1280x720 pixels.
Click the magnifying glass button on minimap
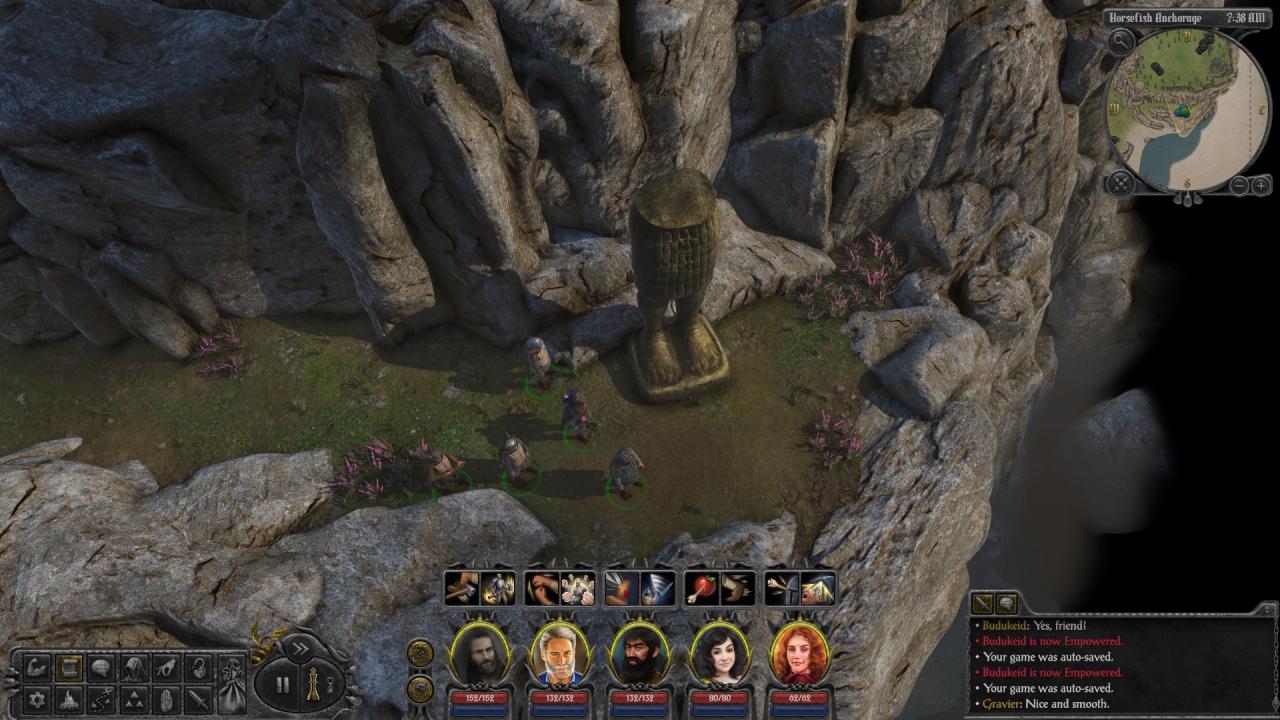point(1121,43)
